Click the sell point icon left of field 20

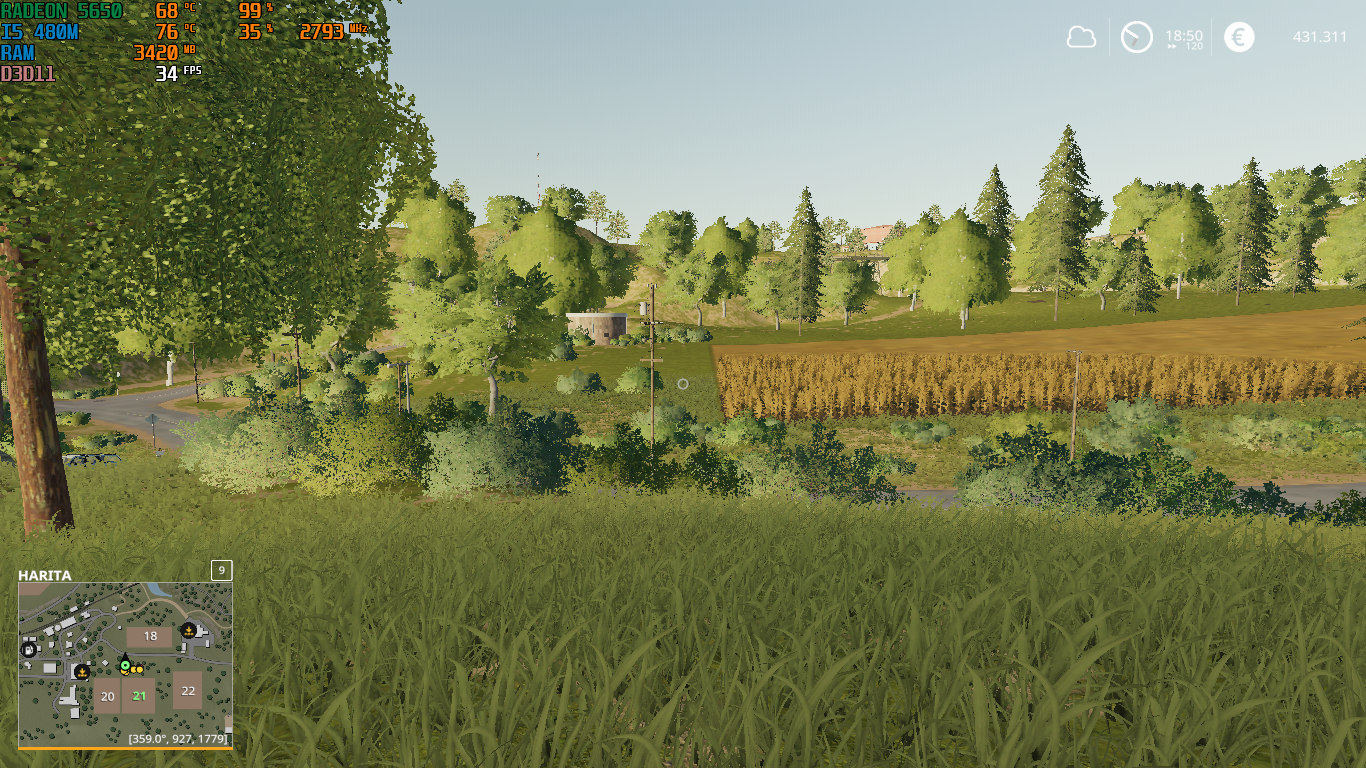click(x=82, y=672)
